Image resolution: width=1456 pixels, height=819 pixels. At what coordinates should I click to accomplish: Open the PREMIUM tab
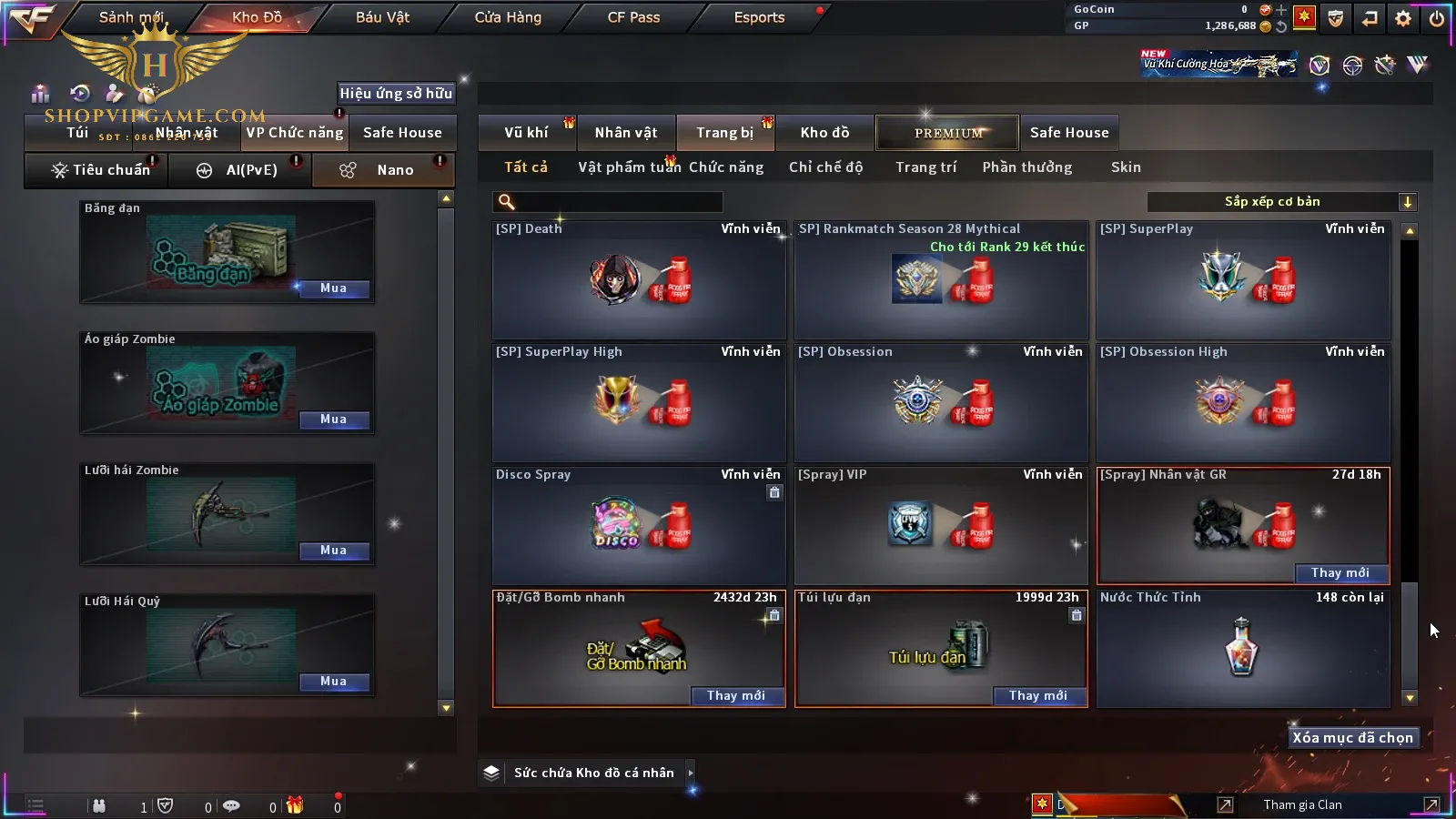pyautogui.click(x=947, y=133)
